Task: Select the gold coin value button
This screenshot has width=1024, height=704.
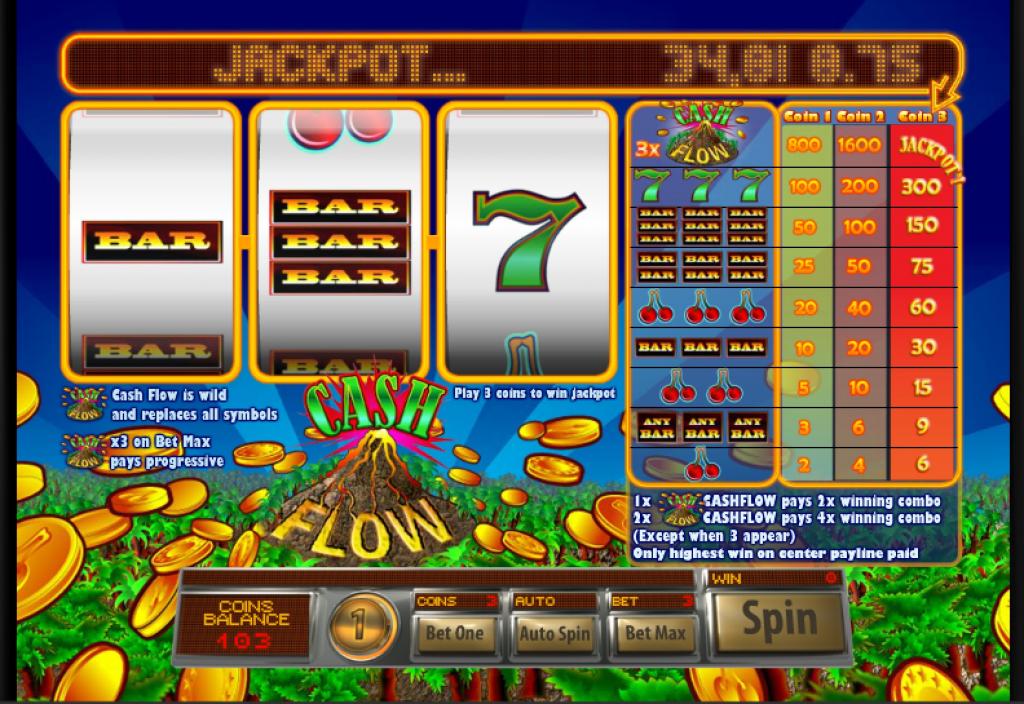Action: 363,626
